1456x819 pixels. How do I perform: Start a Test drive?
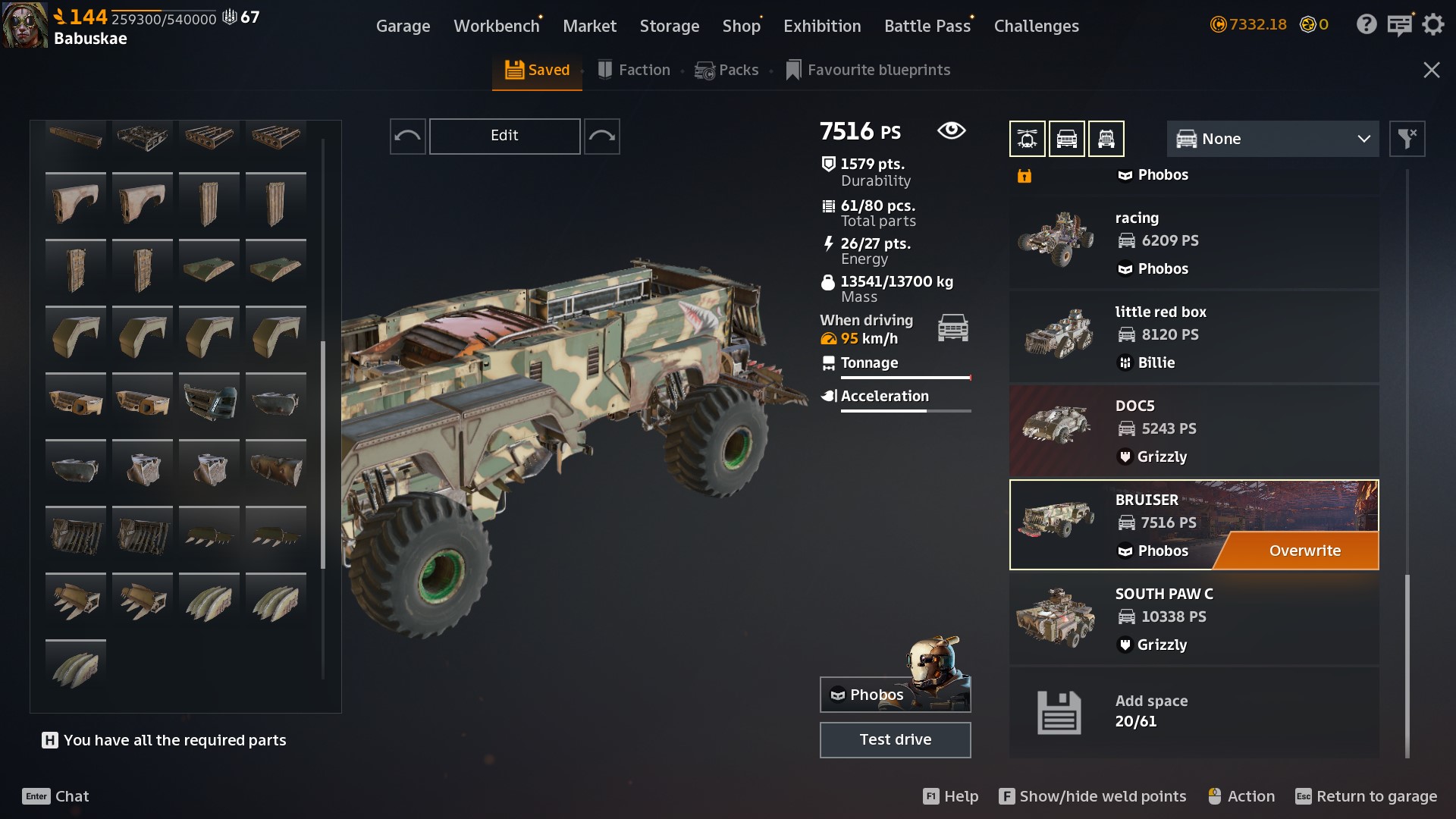895,739
